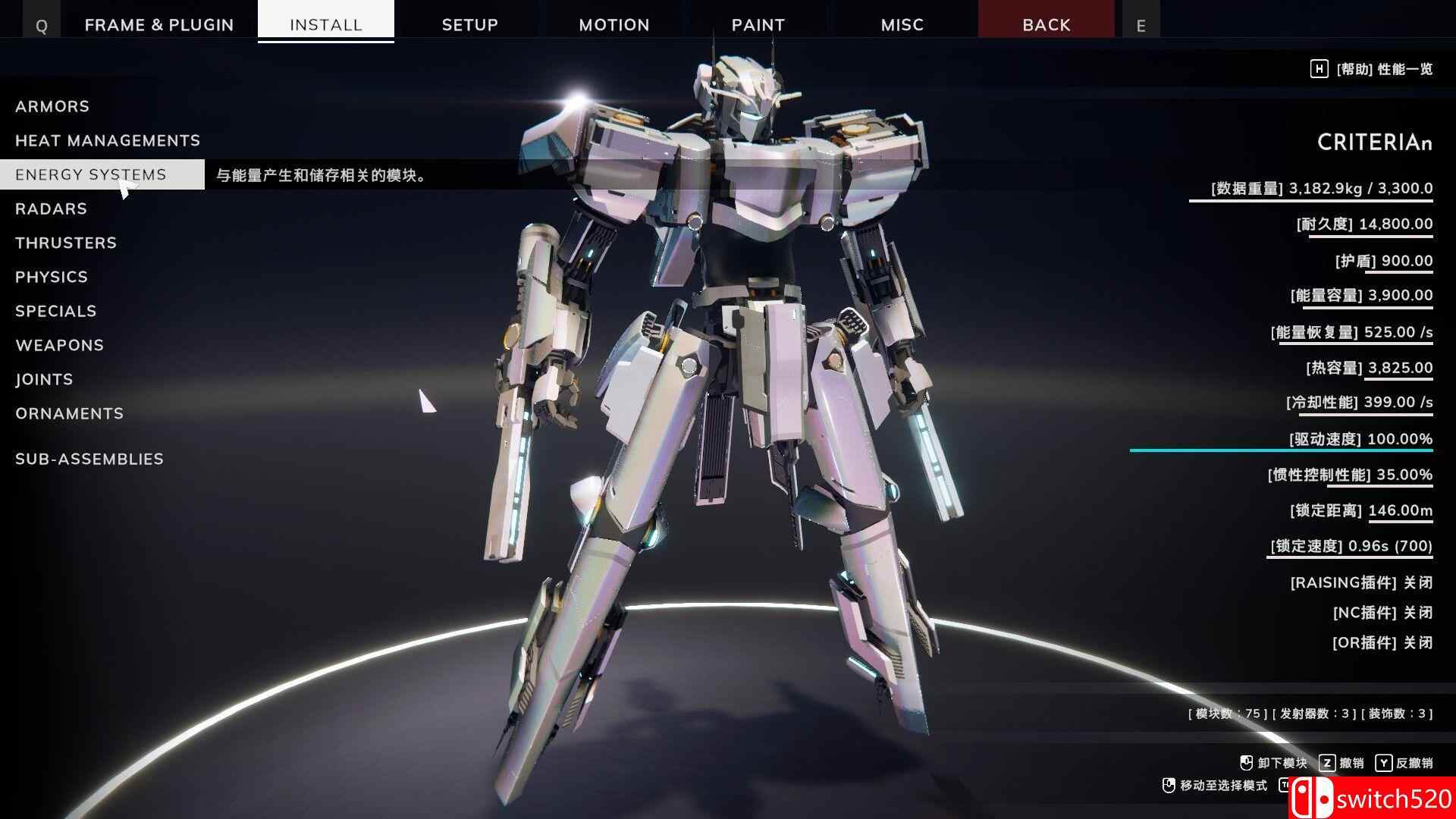Screen dimensions: 1456x819
Task: Browse the RADARS category
Action: (x=51, y=209)
